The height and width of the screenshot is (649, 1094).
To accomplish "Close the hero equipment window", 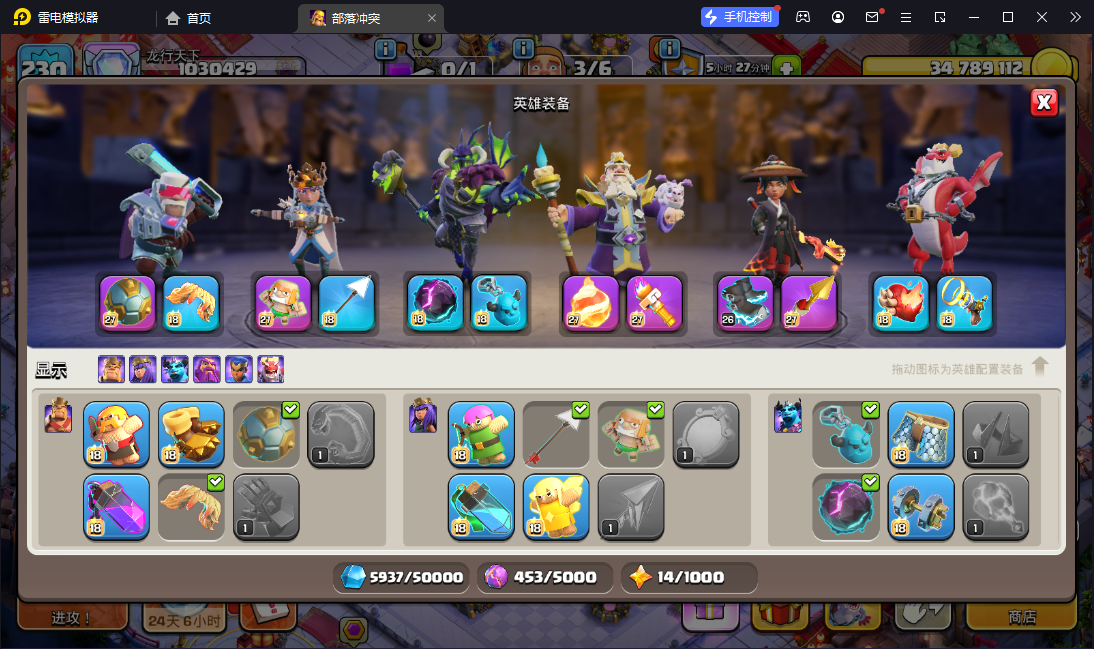I will pos(1044,102).
